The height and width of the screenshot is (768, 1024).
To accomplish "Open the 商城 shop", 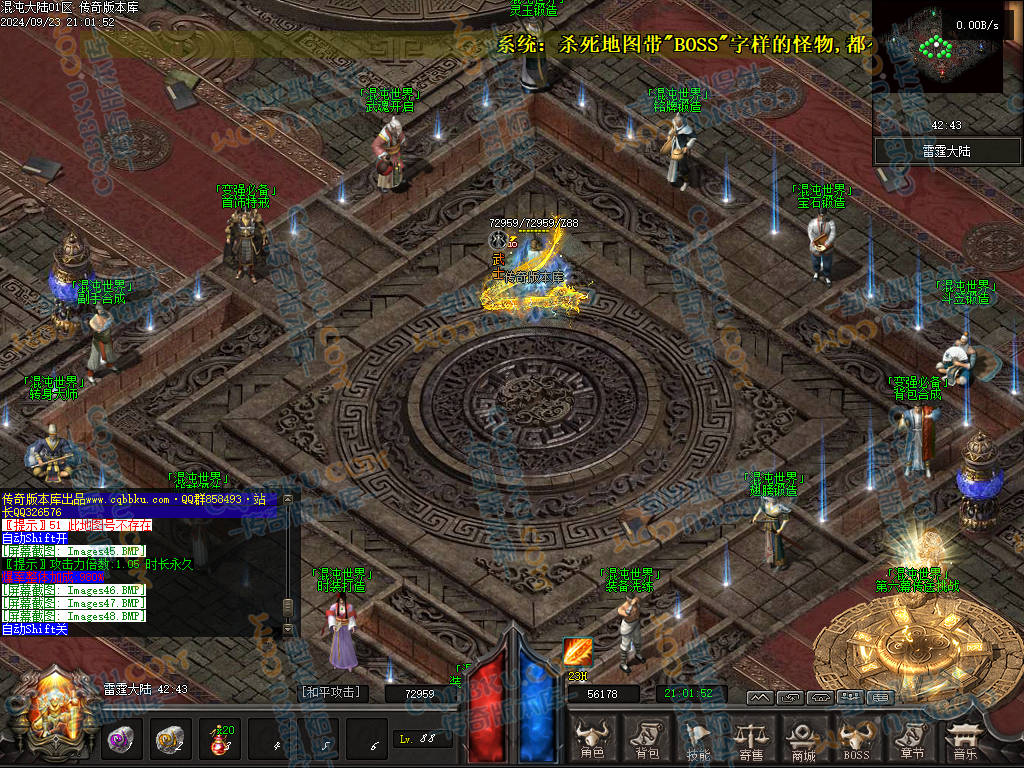I will pyautogui.click(x=803, y=739).
